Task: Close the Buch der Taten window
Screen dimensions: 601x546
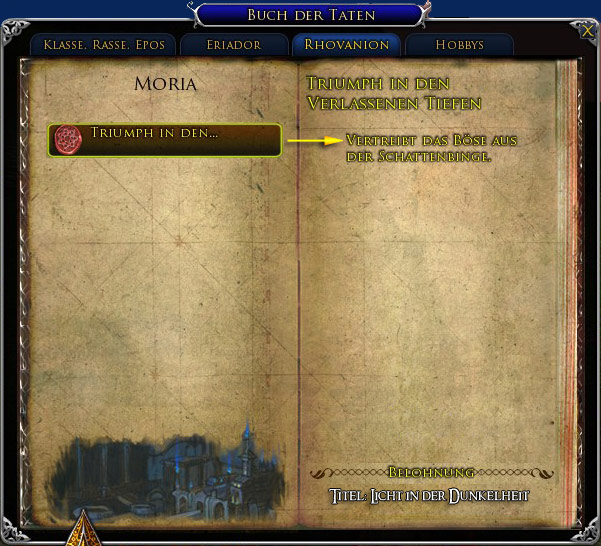Action: click(x=586, y=30)
